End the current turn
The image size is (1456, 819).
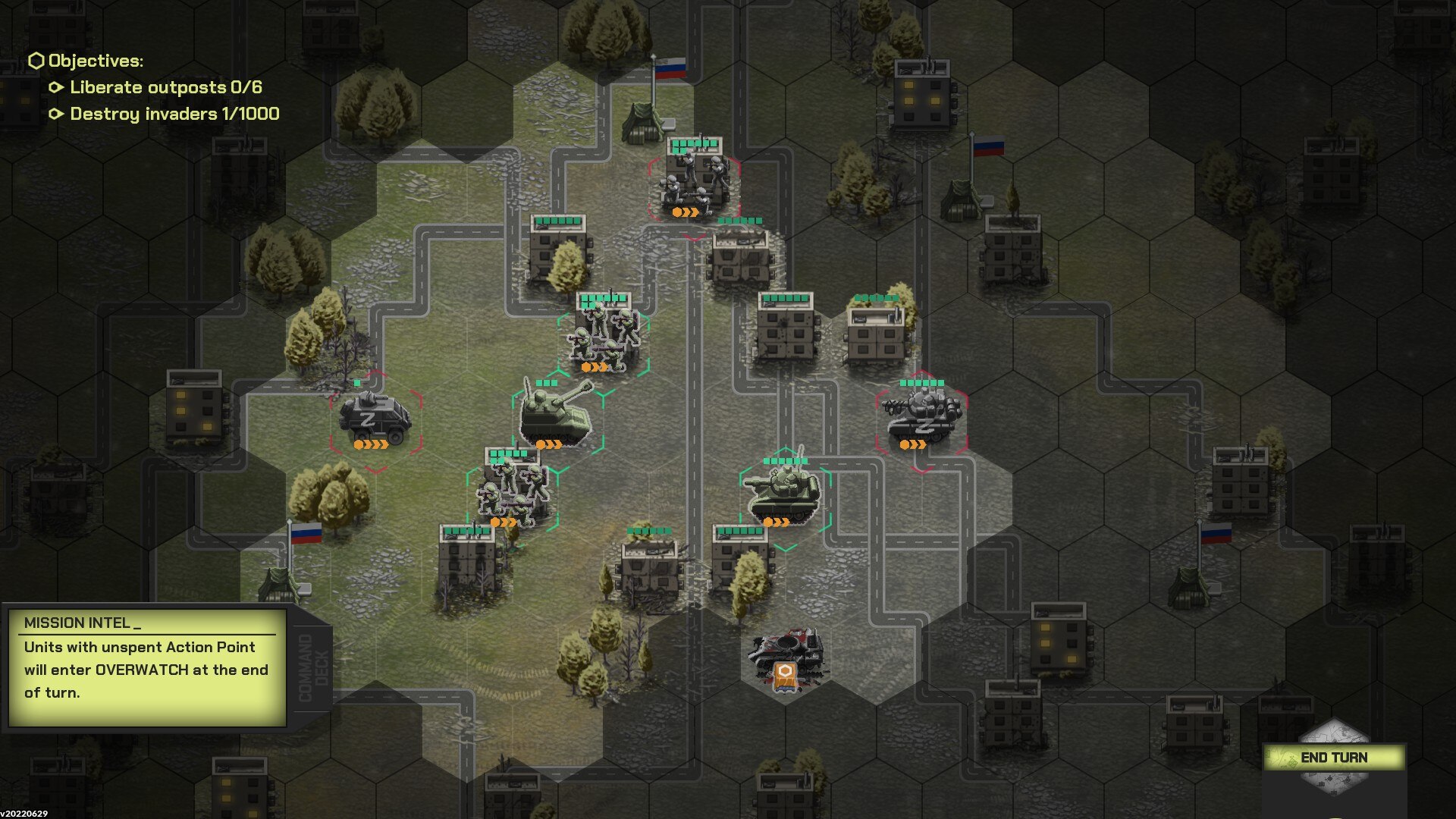point(1333,758)
